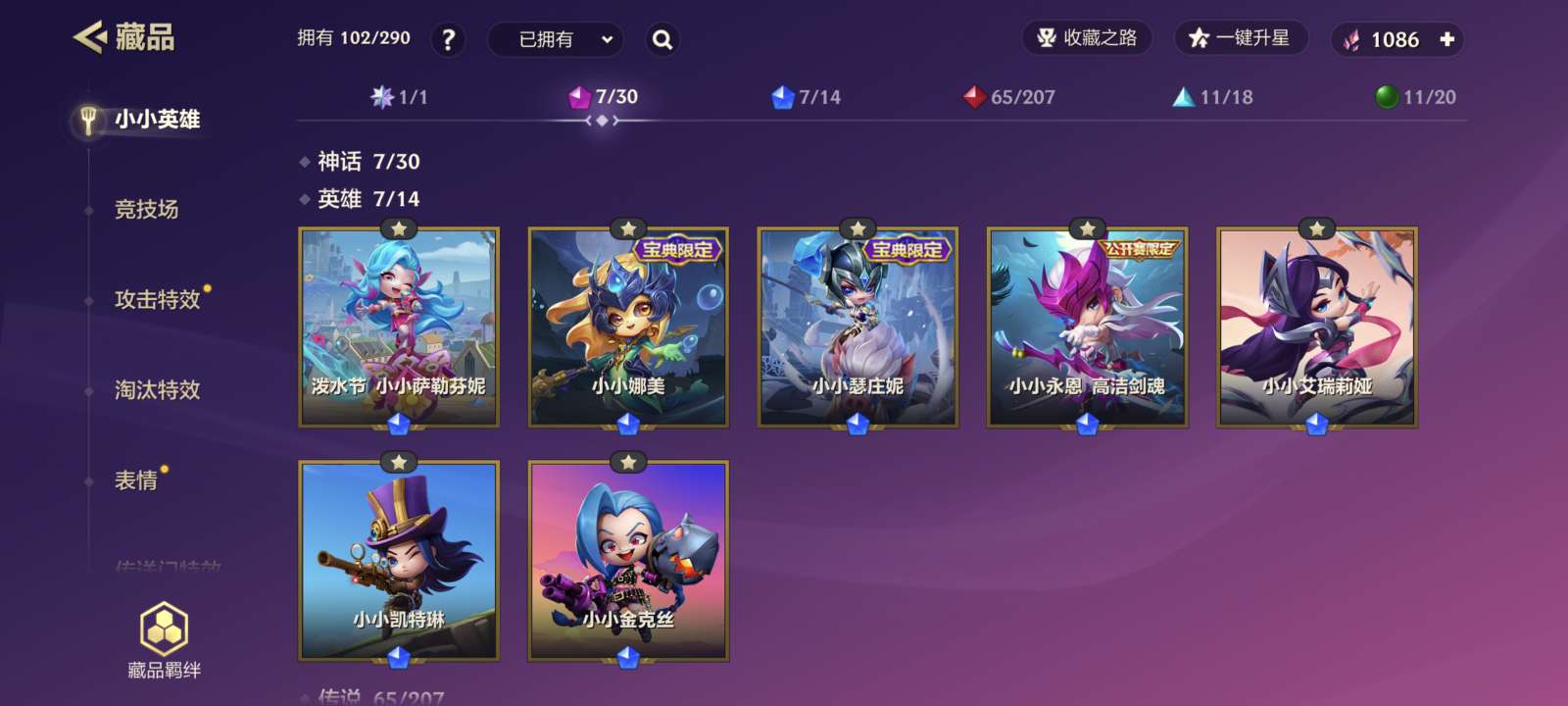This screenshot has height=706, width=1568.
Task: Go back using the 藏品 arrow
Action: click(x=90, y=37)
